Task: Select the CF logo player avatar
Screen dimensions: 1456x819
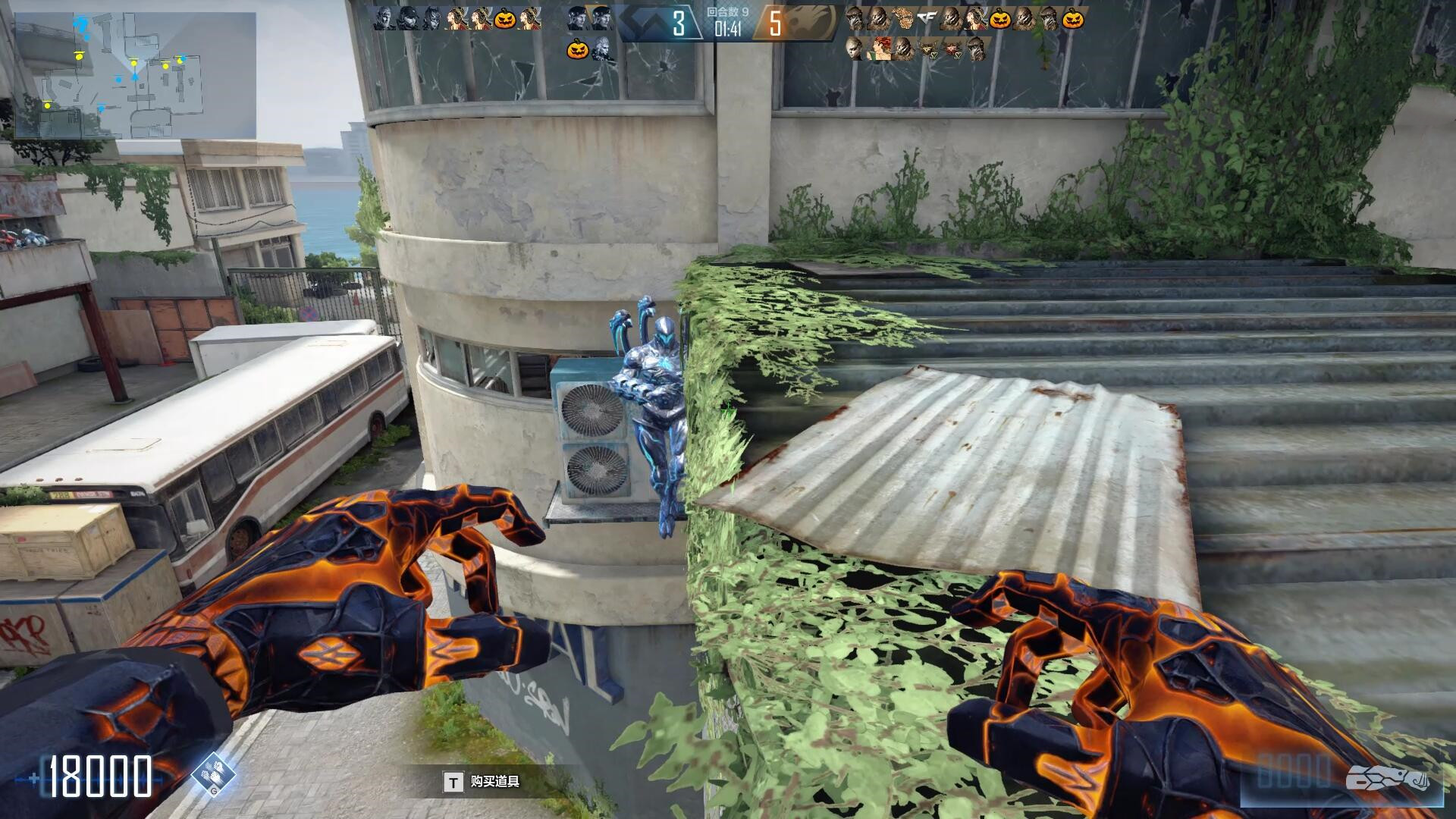Action: click(926, 18)
